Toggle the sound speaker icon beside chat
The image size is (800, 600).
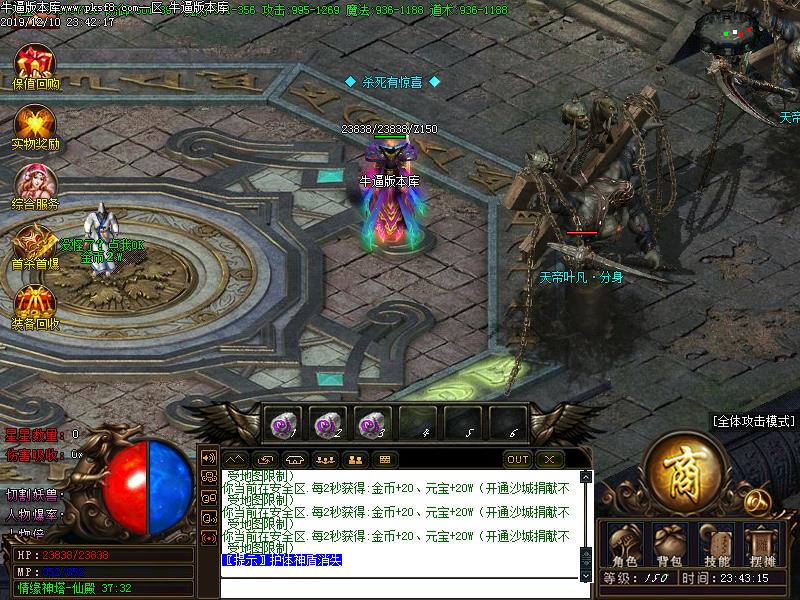coord(209,458)
